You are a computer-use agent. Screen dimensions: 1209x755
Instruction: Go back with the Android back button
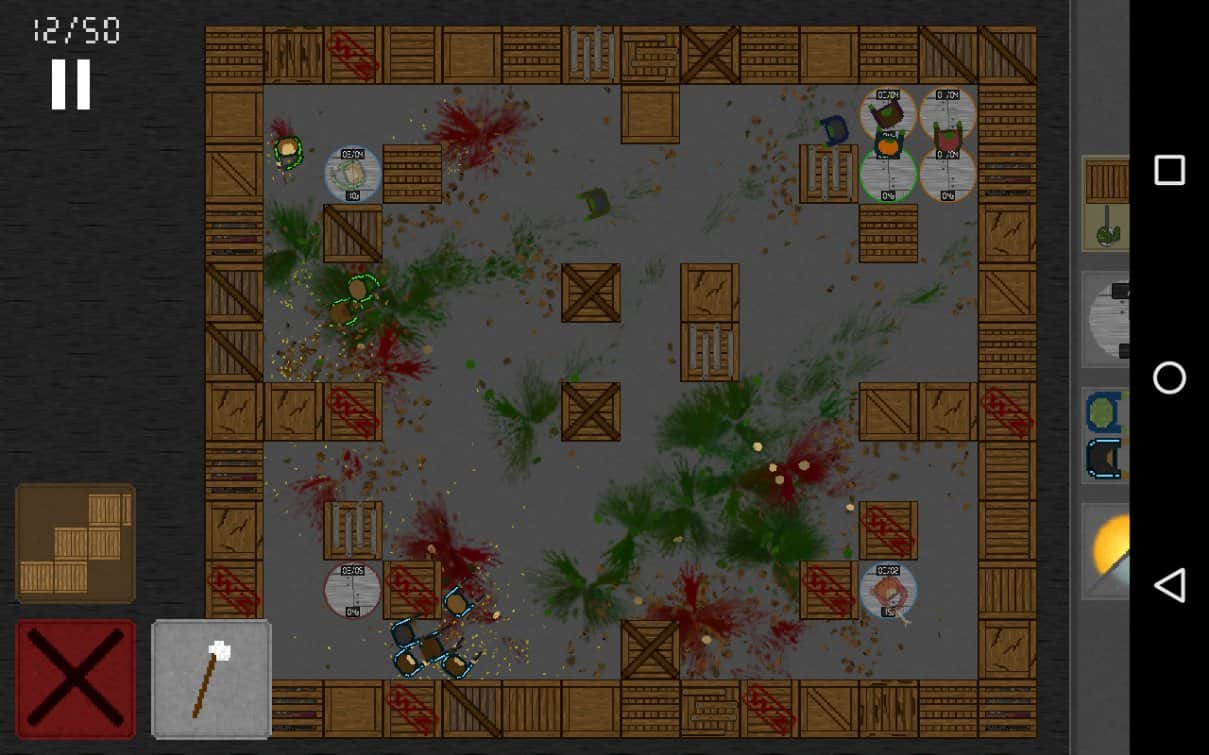tap(1168, 585)
